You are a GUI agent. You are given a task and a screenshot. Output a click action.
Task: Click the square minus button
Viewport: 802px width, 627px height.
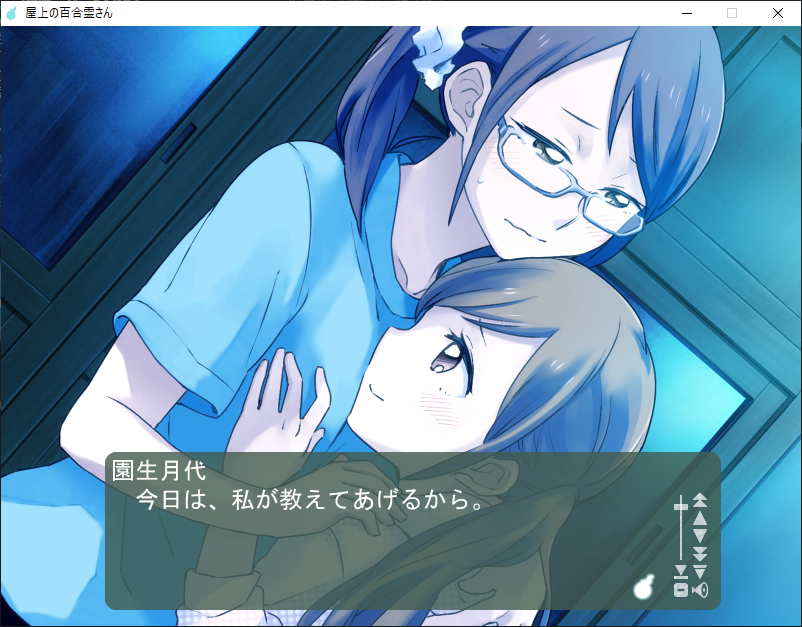(681, 590)
